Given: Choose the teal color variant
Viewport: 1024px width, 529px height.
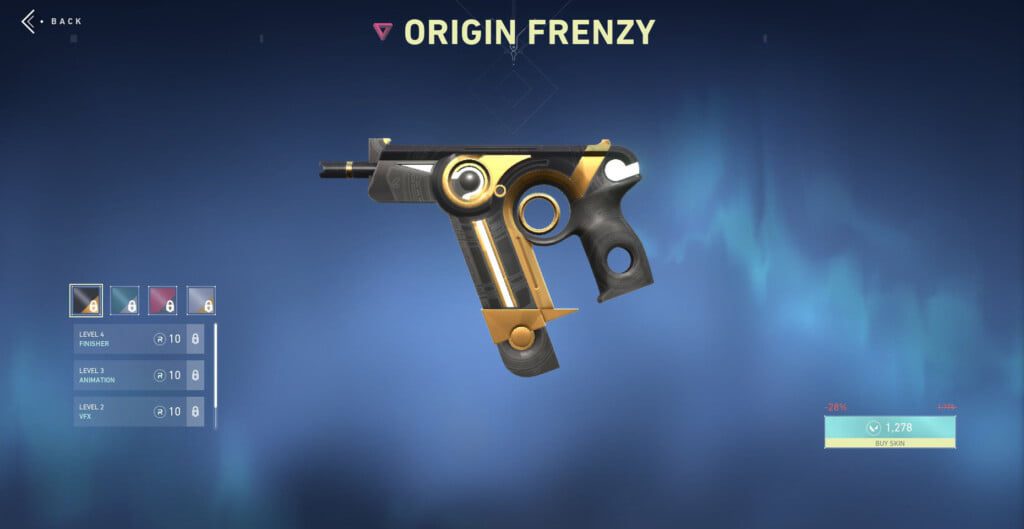Looking at the screenshot, I should pyautogui.click(x=124, y=300).
